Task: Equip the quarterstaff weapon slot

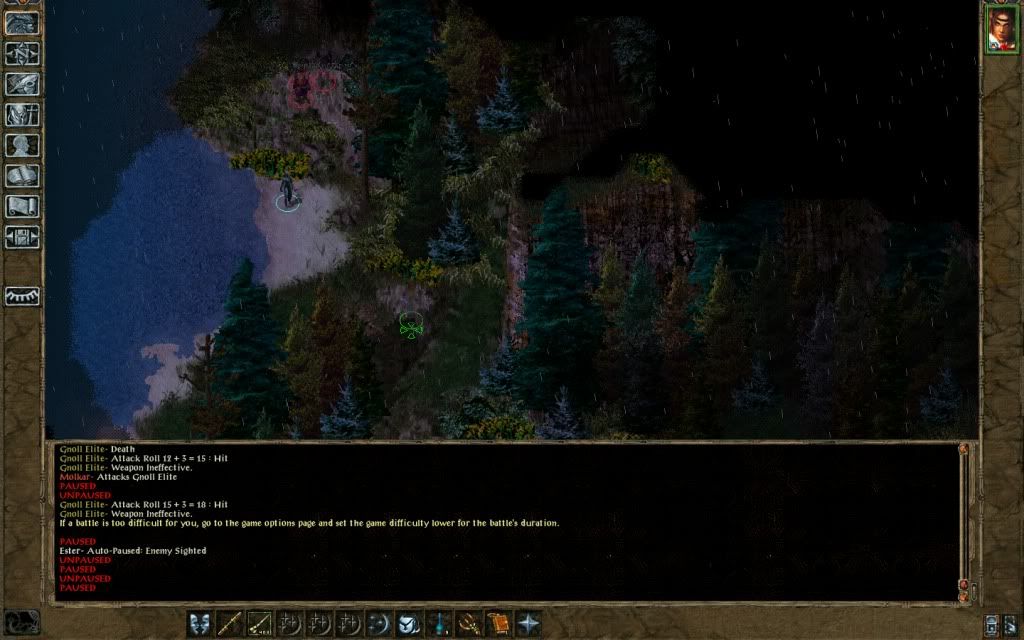Action: click(x=230, y=622)
